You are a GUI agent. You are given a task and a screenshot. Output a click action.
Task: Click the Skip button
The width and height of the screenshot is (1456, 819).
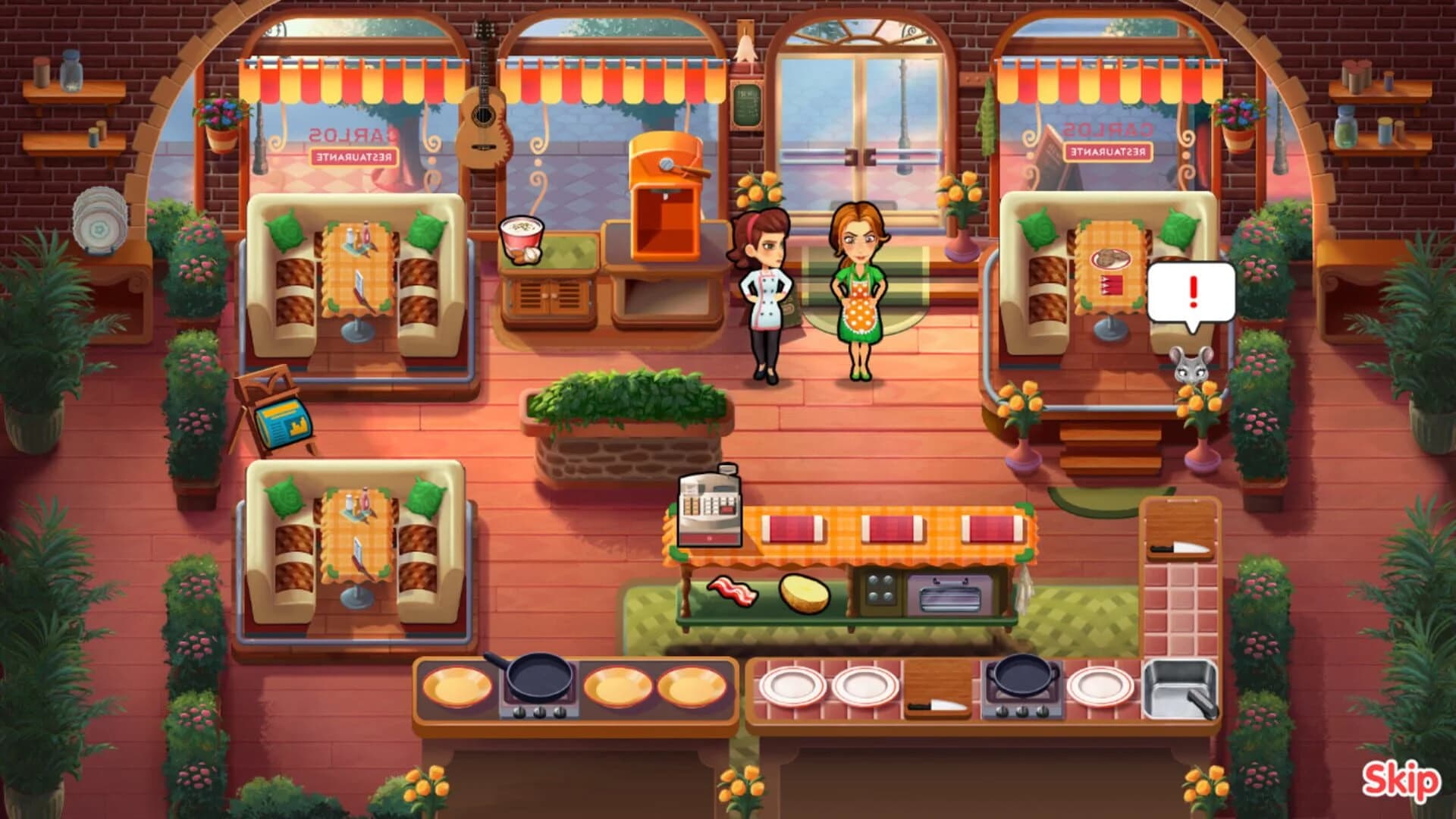(x=1401, y=778)
